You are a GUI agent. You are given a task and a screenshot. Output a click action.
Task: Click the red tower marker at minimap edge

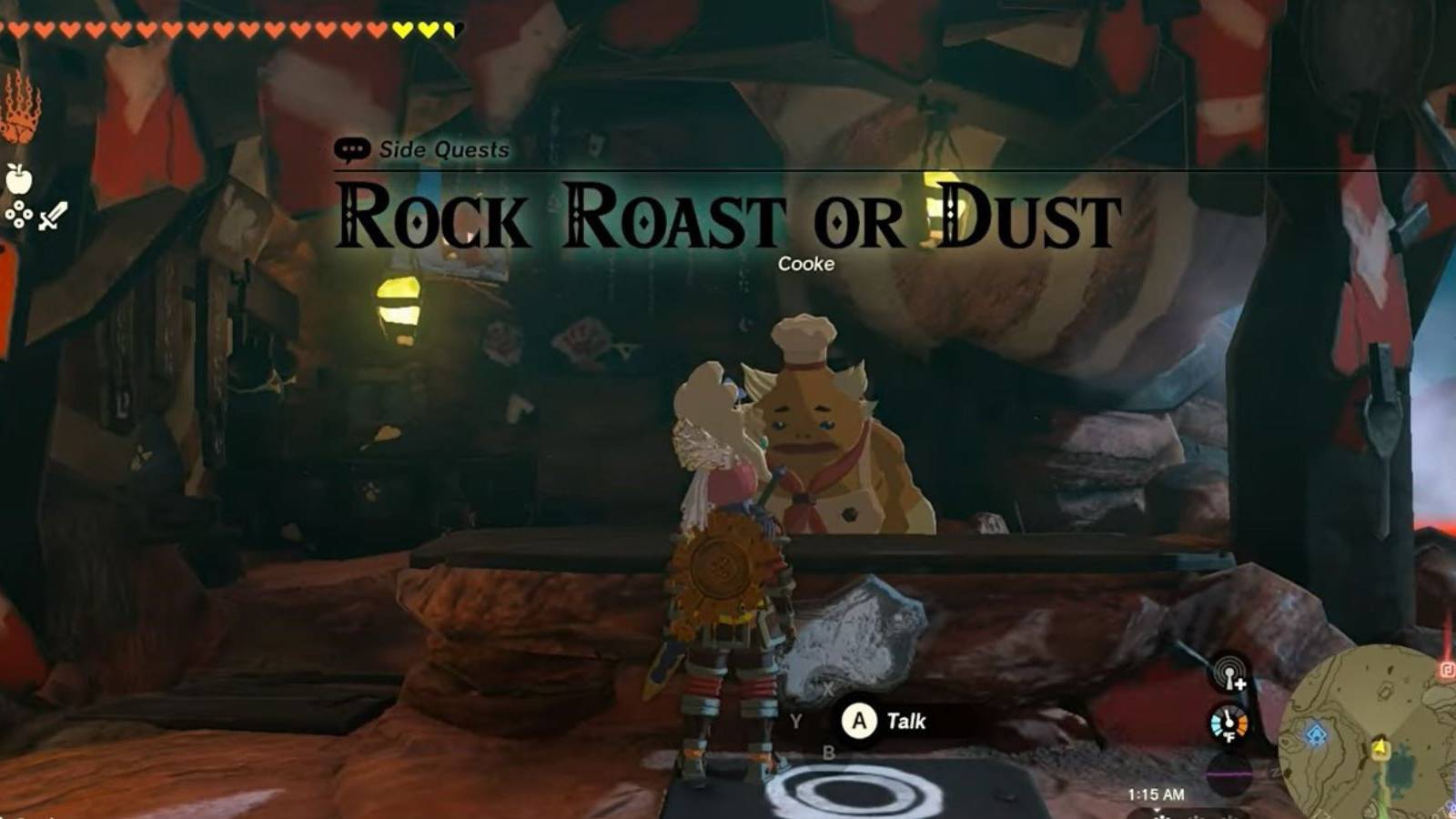coord(1445,668)
